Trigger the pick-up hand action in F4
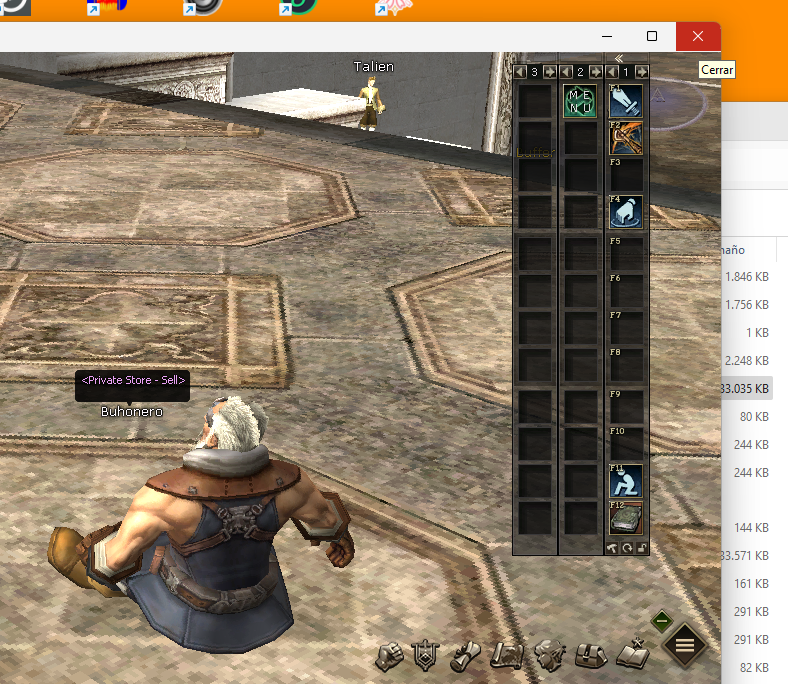The height and width of the screenshot is (684, 788). tap(626, 212)
